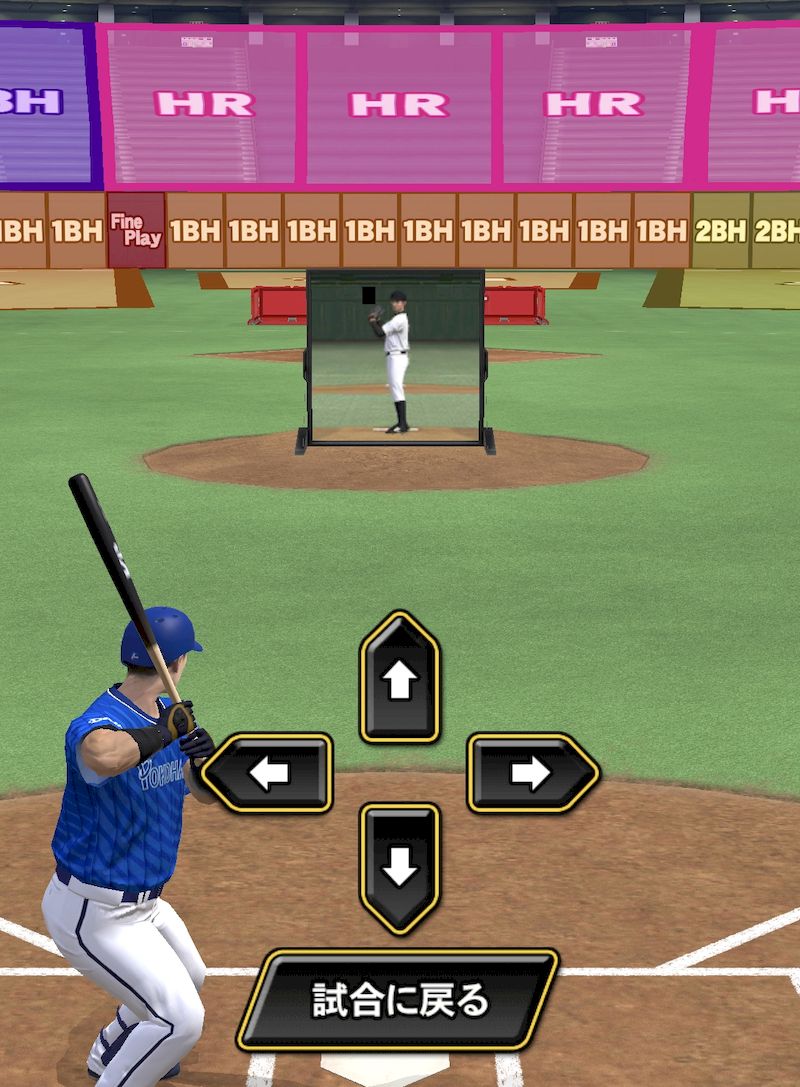Screen dimensions: 800x1087
Task: Hit the down arrow button
Action: tap(399, 867)
